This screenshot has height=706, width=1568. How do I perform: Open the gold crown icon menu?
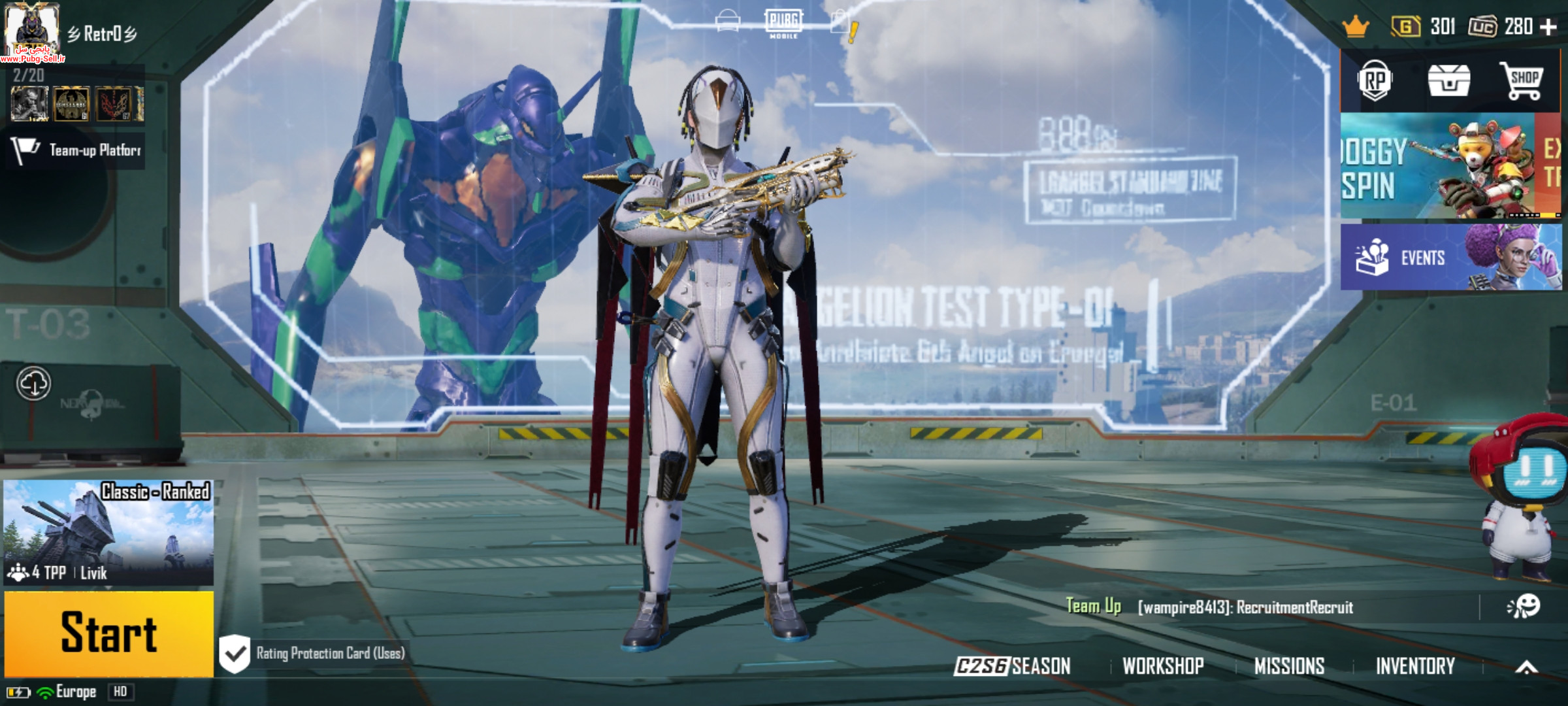coord(1356,27)
